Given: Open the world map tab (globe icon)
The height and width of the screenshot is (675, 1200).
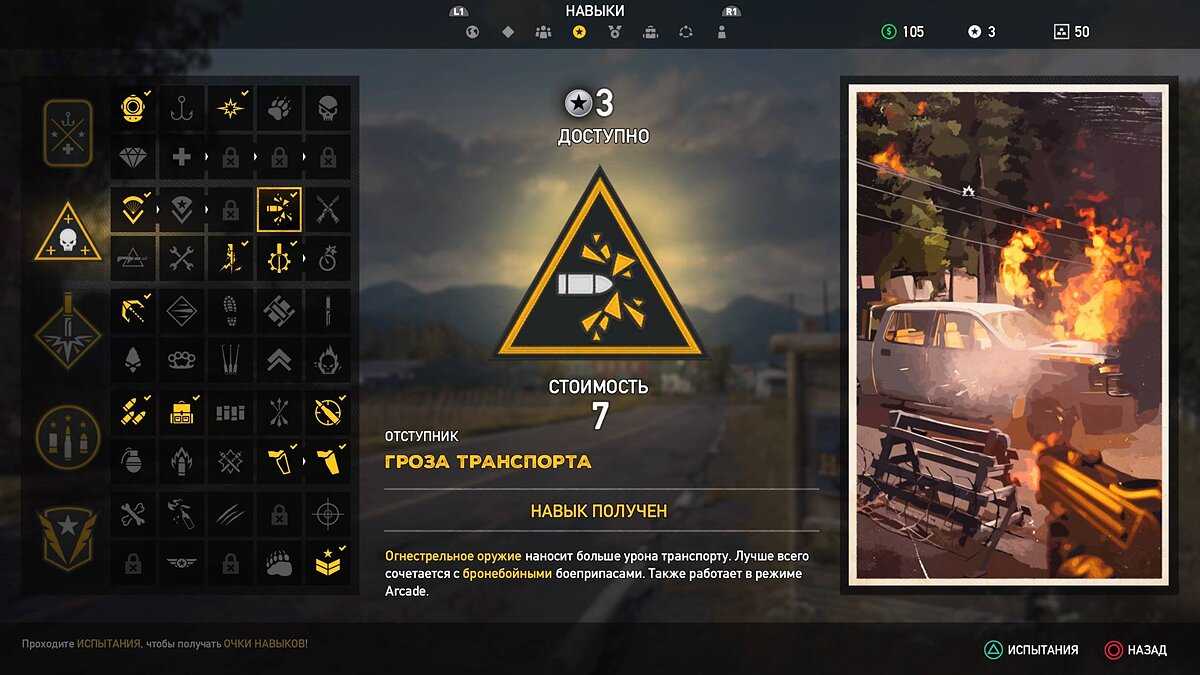Looking at the screenshot, I should pos(473,32).
